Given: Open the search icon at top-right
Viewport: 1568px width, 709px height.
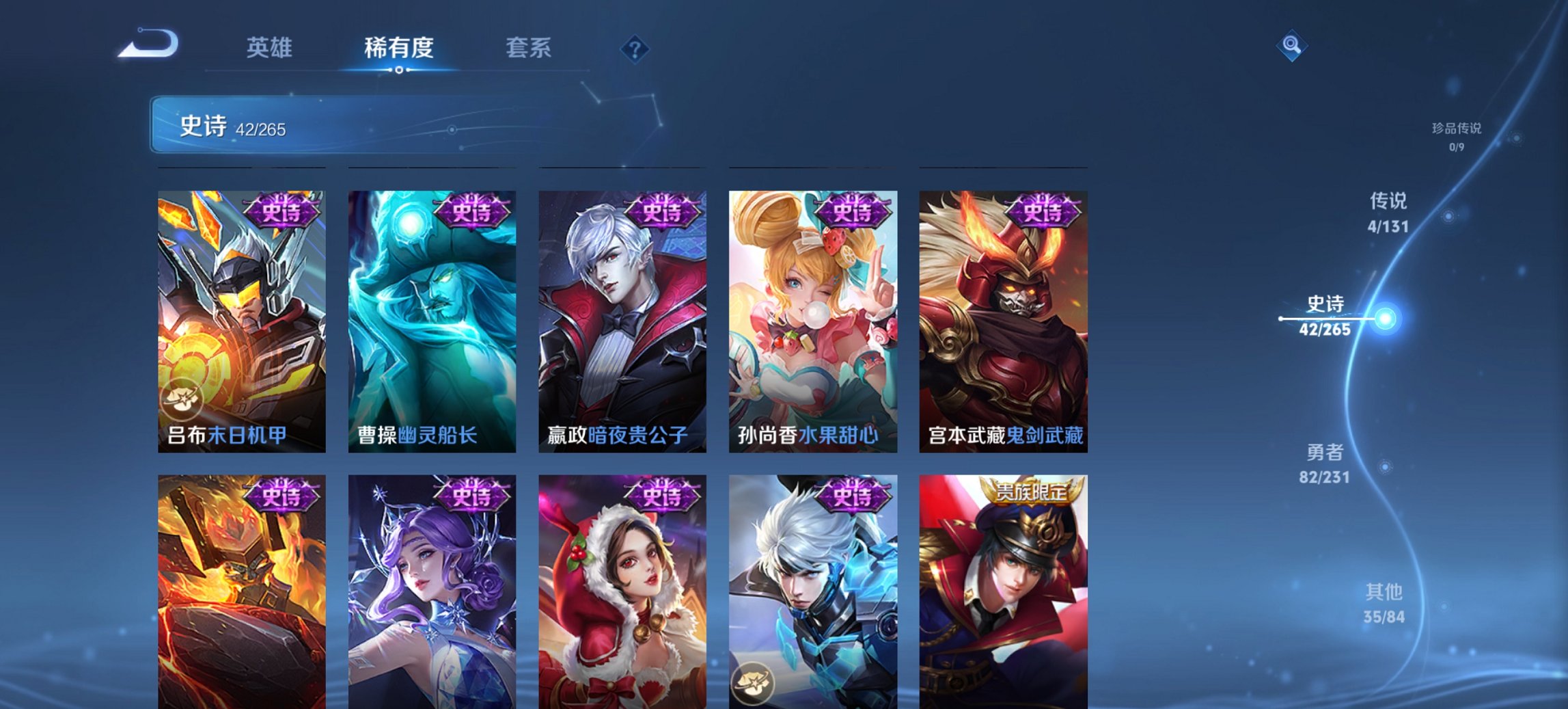Looking at the screenshot, I should (x=1290, y=44).
